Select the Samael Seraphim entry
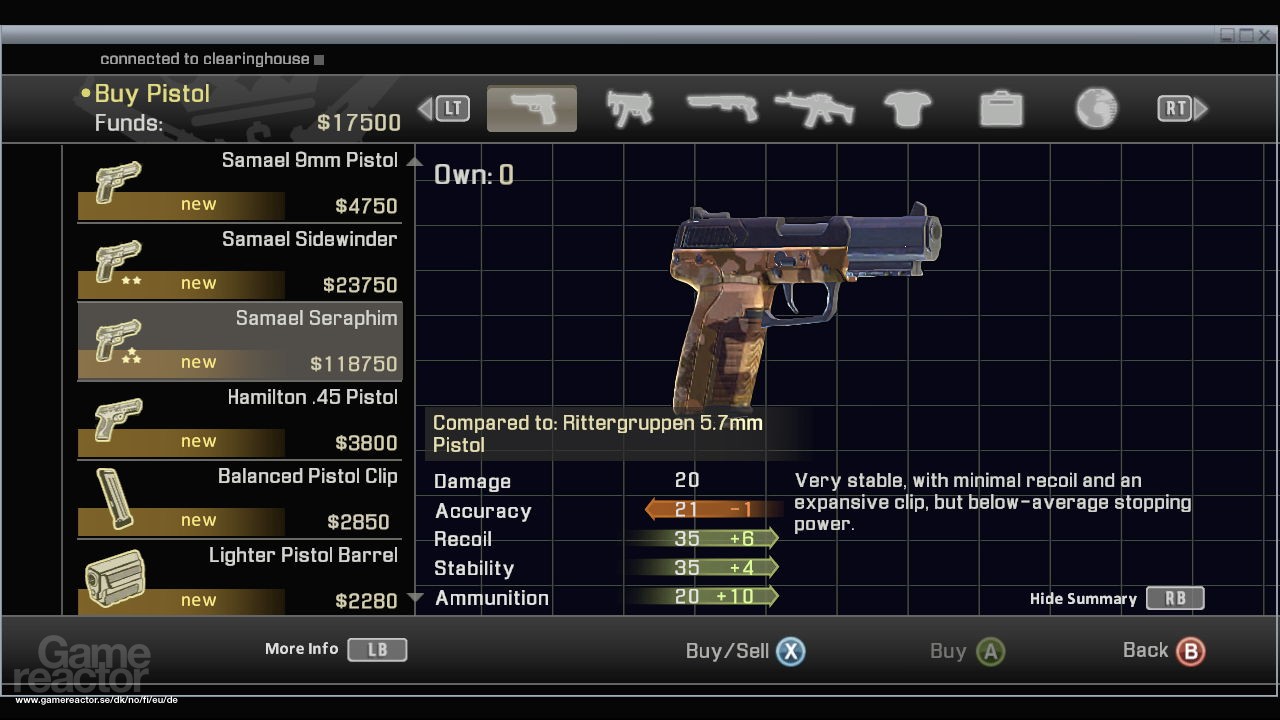 point(240,341)
